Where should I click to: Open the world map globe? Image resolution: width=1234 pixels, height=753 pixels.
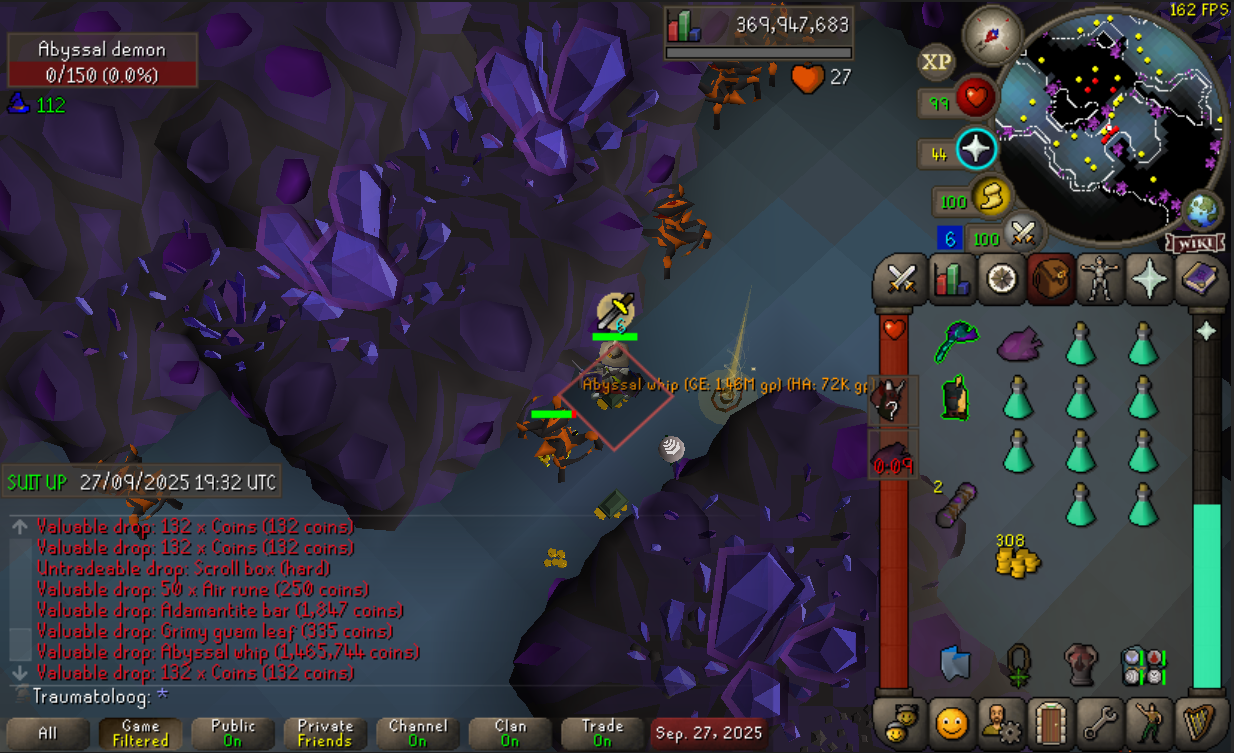pyautogui.click(x=1200, y=212)
